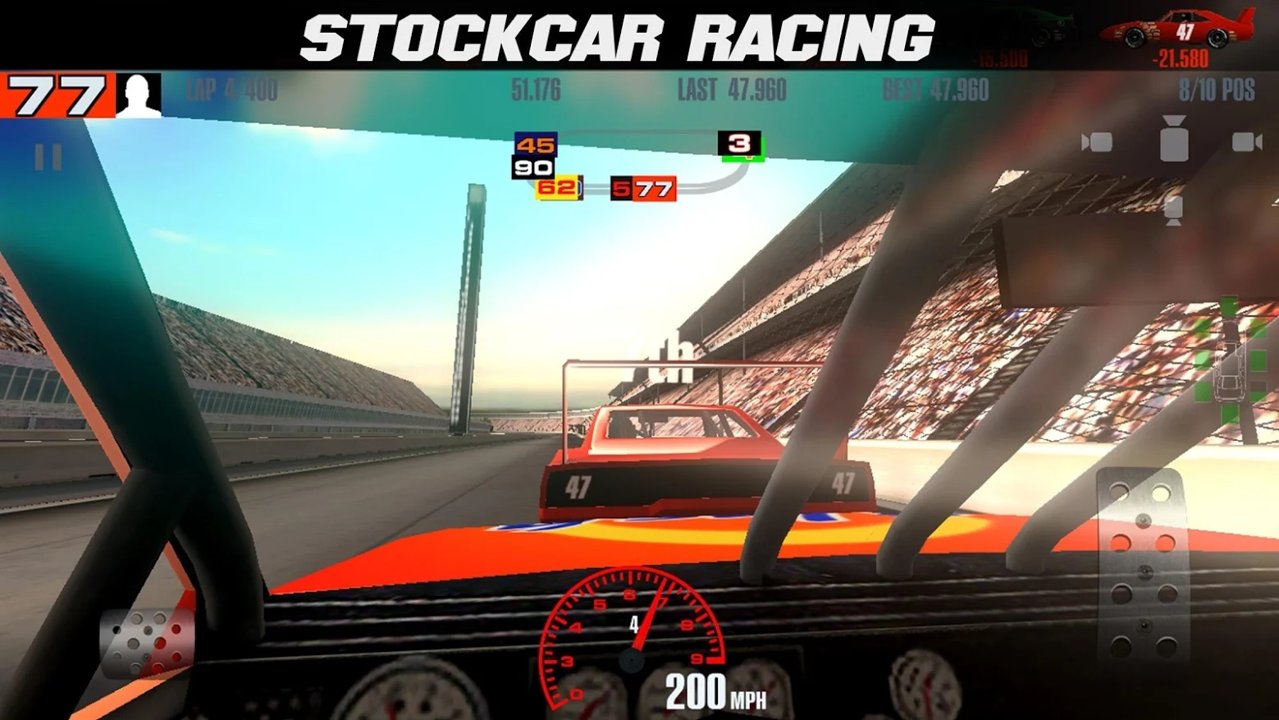Pause the race
Image resolution: width=1279 pixels, height=720 pixels.
coord(48,157)
